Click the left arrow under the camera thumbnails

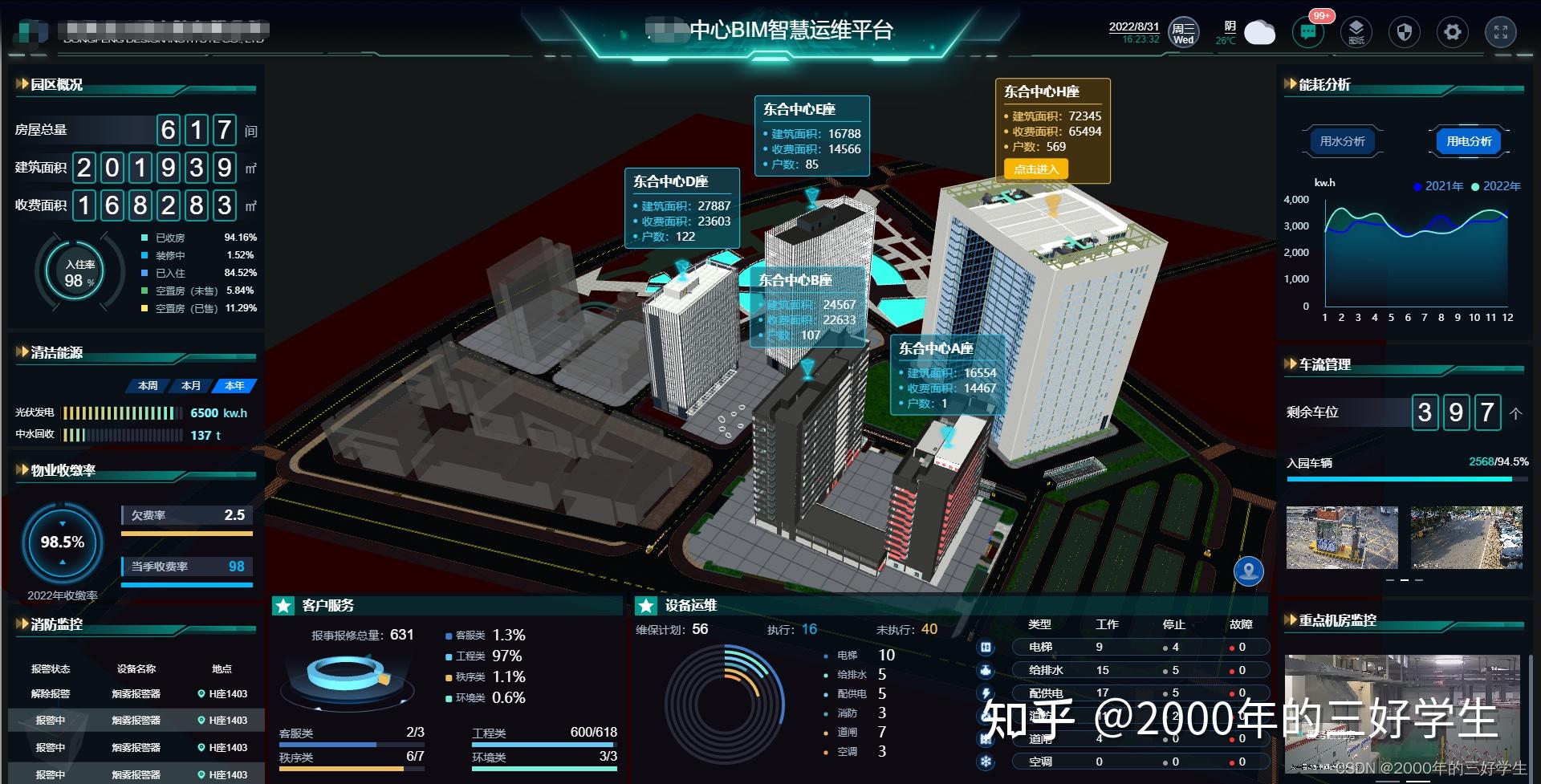coord(1390,580)
